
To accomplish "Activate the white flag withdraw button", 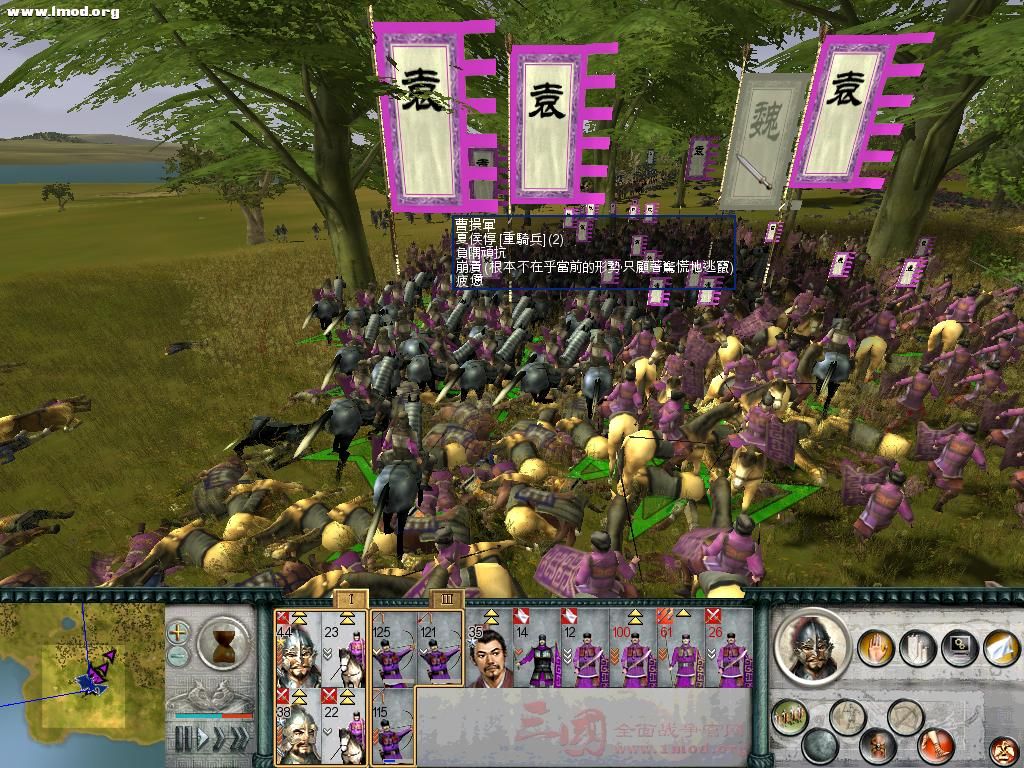I will point(1000,646).
